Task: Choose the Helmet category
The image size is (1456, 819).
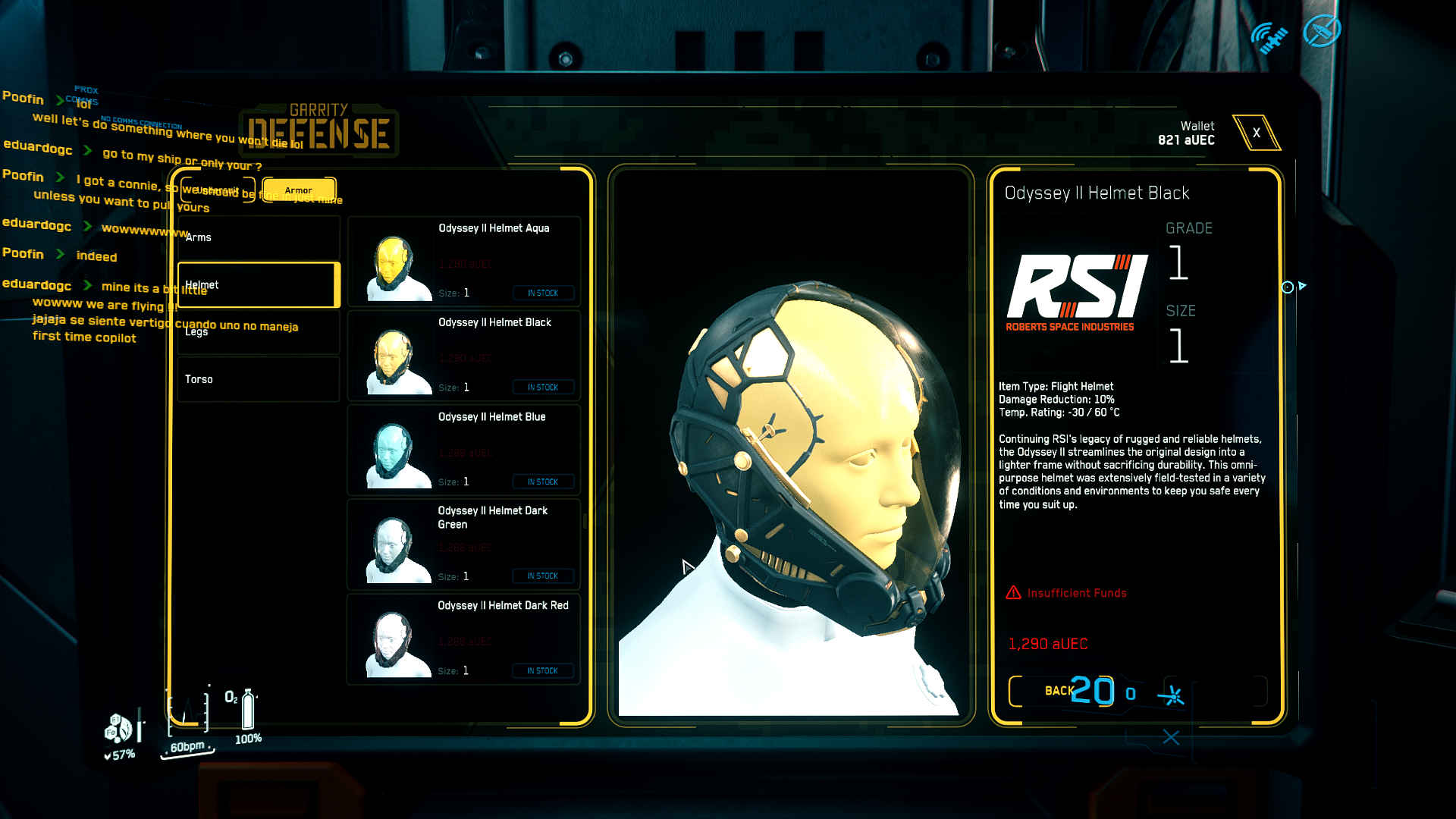Action: [x=258, y=285]
